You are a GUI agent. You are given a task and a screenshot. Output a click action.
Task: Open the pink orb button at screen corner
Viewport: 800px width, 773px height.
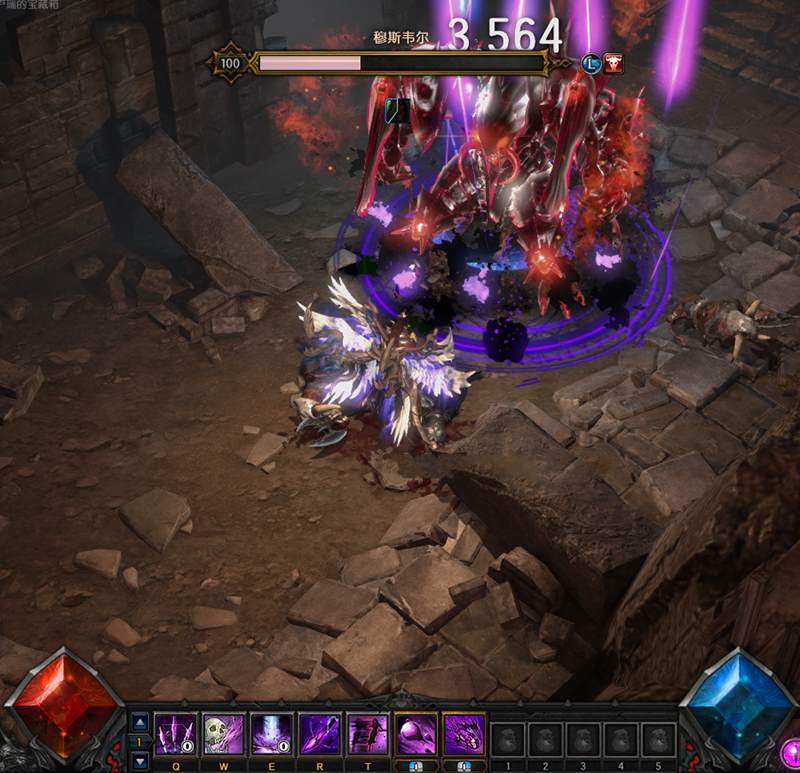pos(790,750)
